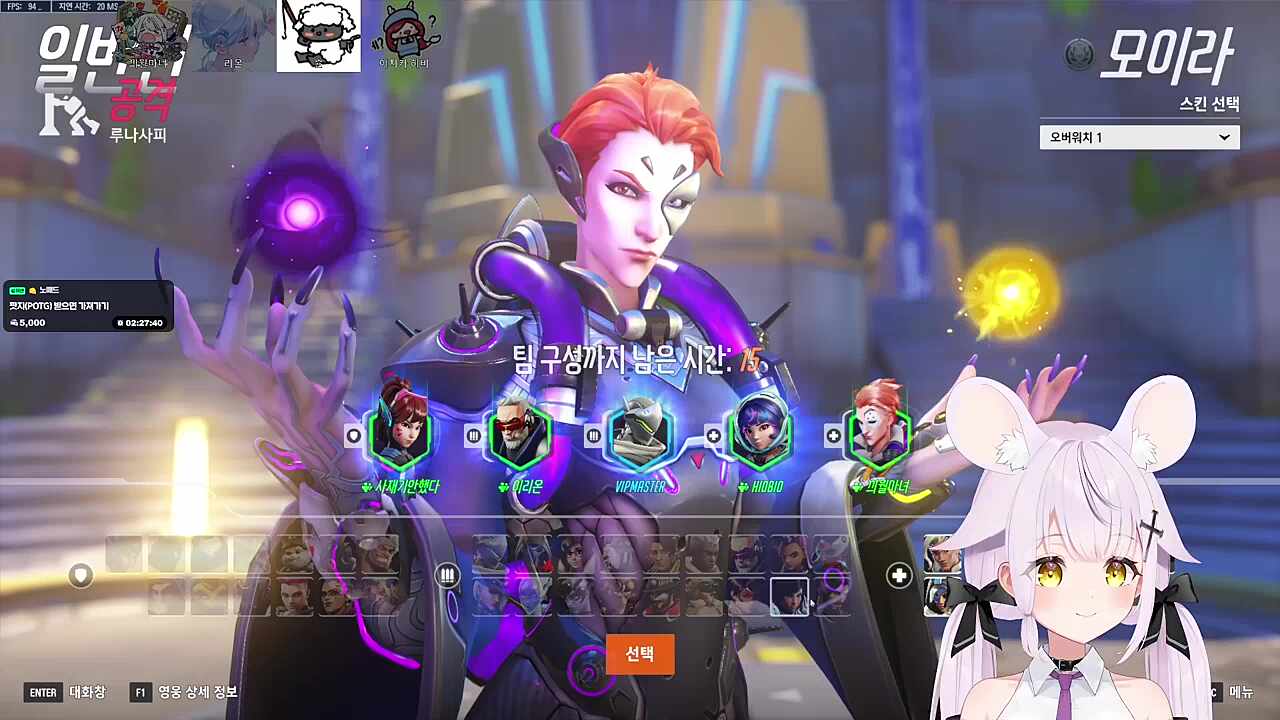
Task: Click the plus icon next to HIOBIO's portrait
Action: (x=712, y=435)
